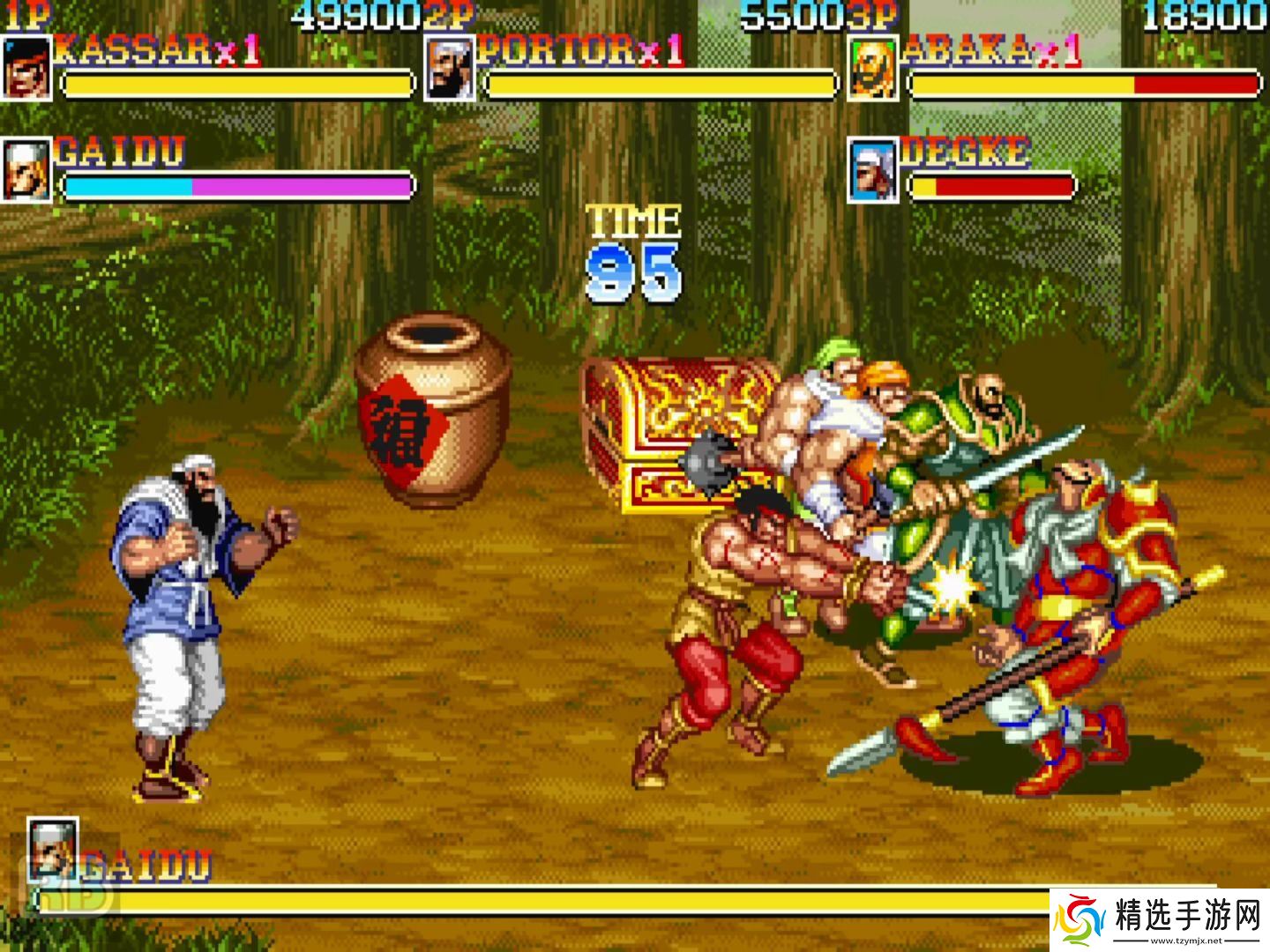The width and height of the screenshot is (1270, 952).
Task: Click Kassar's player portrait
Action: (x=26, y=68)
